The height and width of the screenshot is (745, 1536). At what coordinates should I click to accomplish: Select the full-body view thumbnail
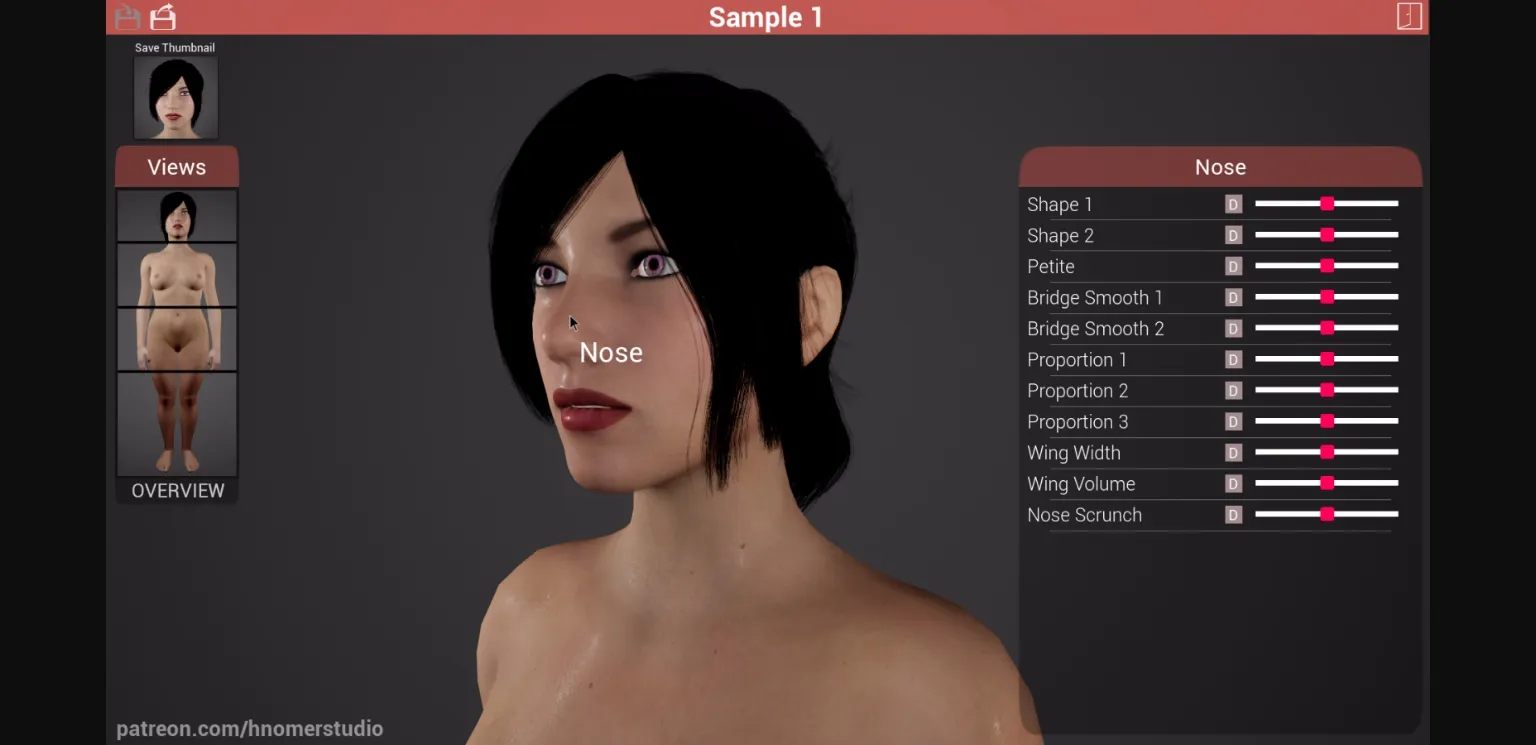pyautogui.click(x=176, y=273)
